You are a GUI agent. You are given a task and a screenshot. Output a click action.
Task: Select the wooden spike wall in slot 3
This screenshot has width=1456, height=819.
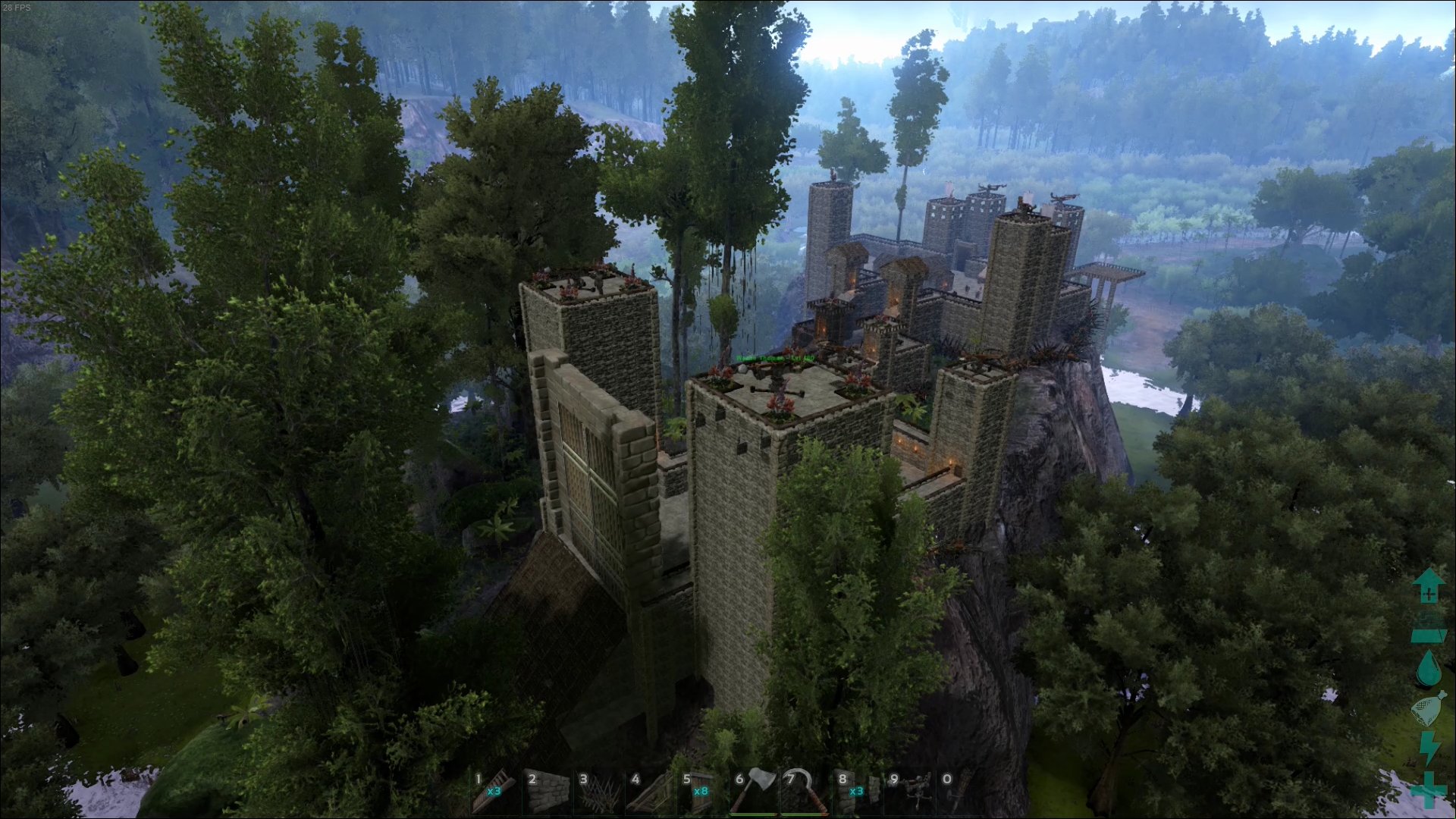pyautogui.click(x=599, y=792)
